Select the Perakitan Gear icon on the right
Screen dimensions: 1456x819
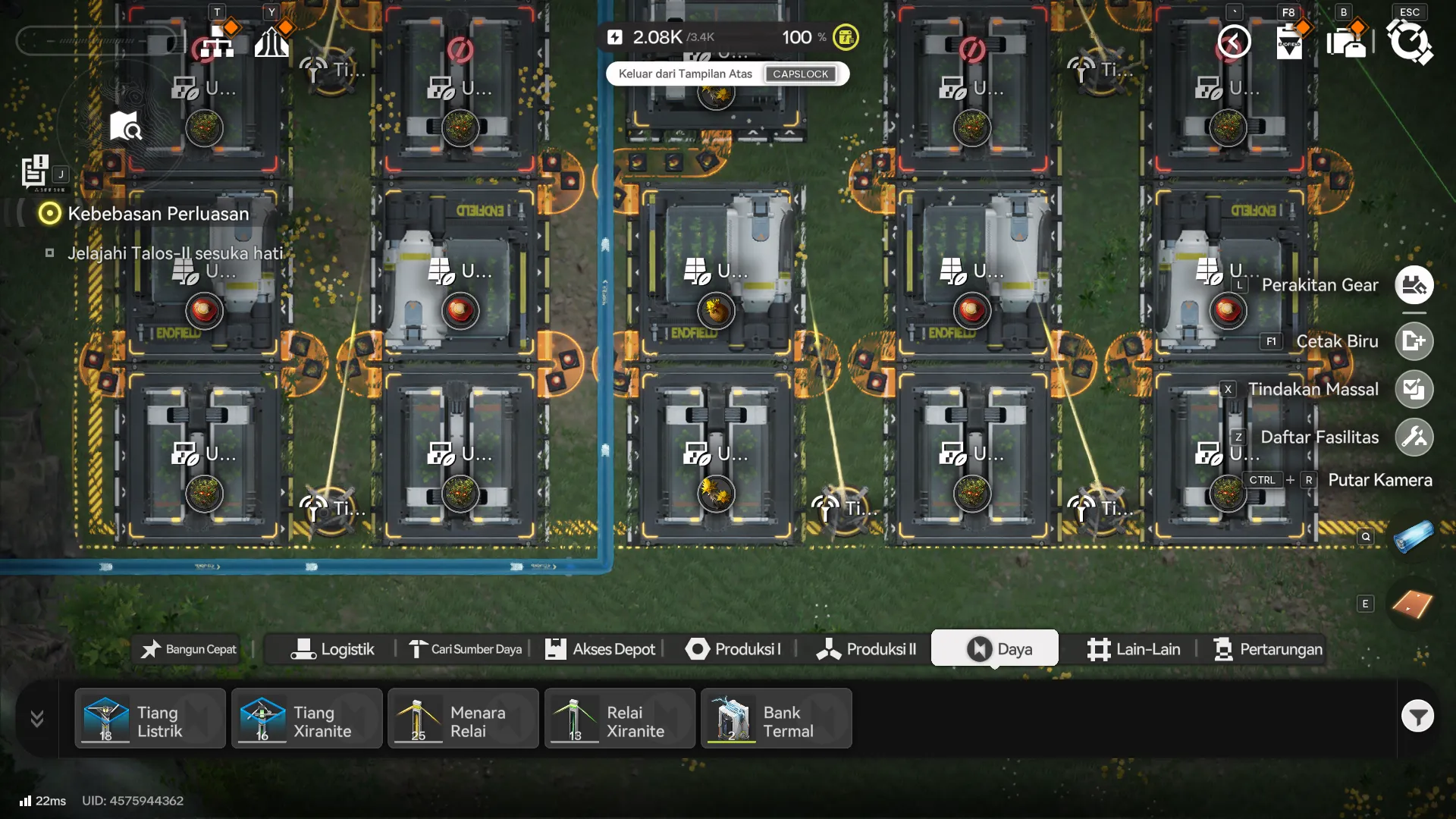[1414, 285]
